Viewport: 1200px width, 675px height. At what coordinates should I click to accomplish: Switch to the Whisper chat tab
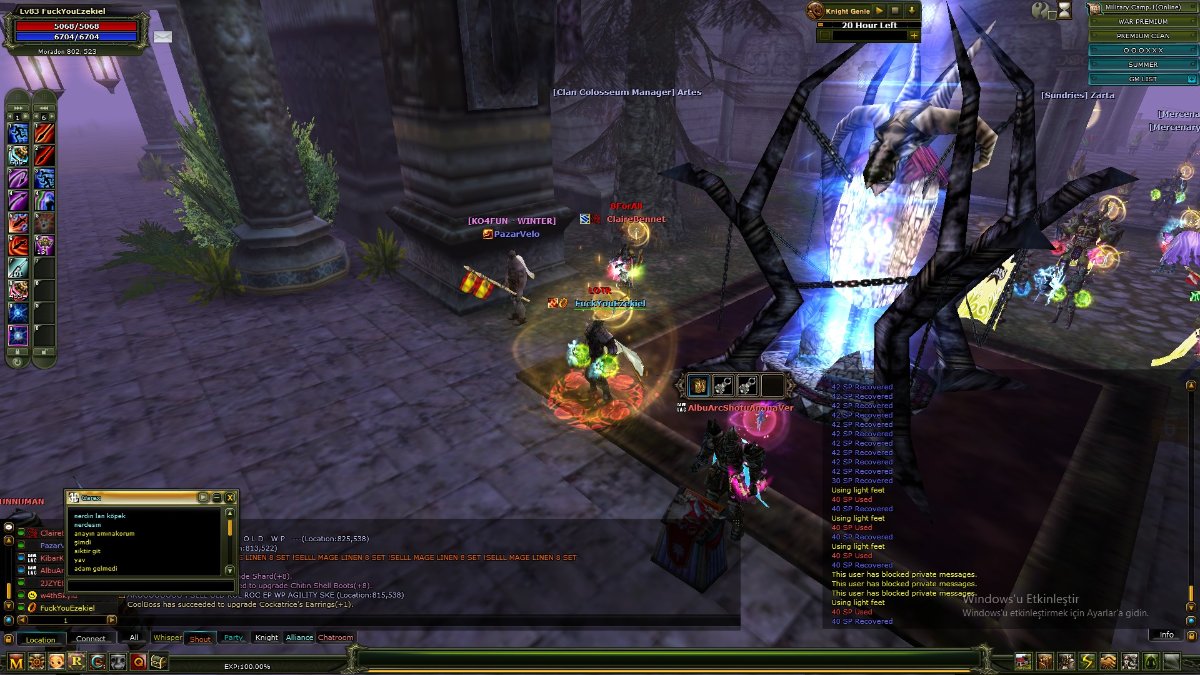coord(168,637)
